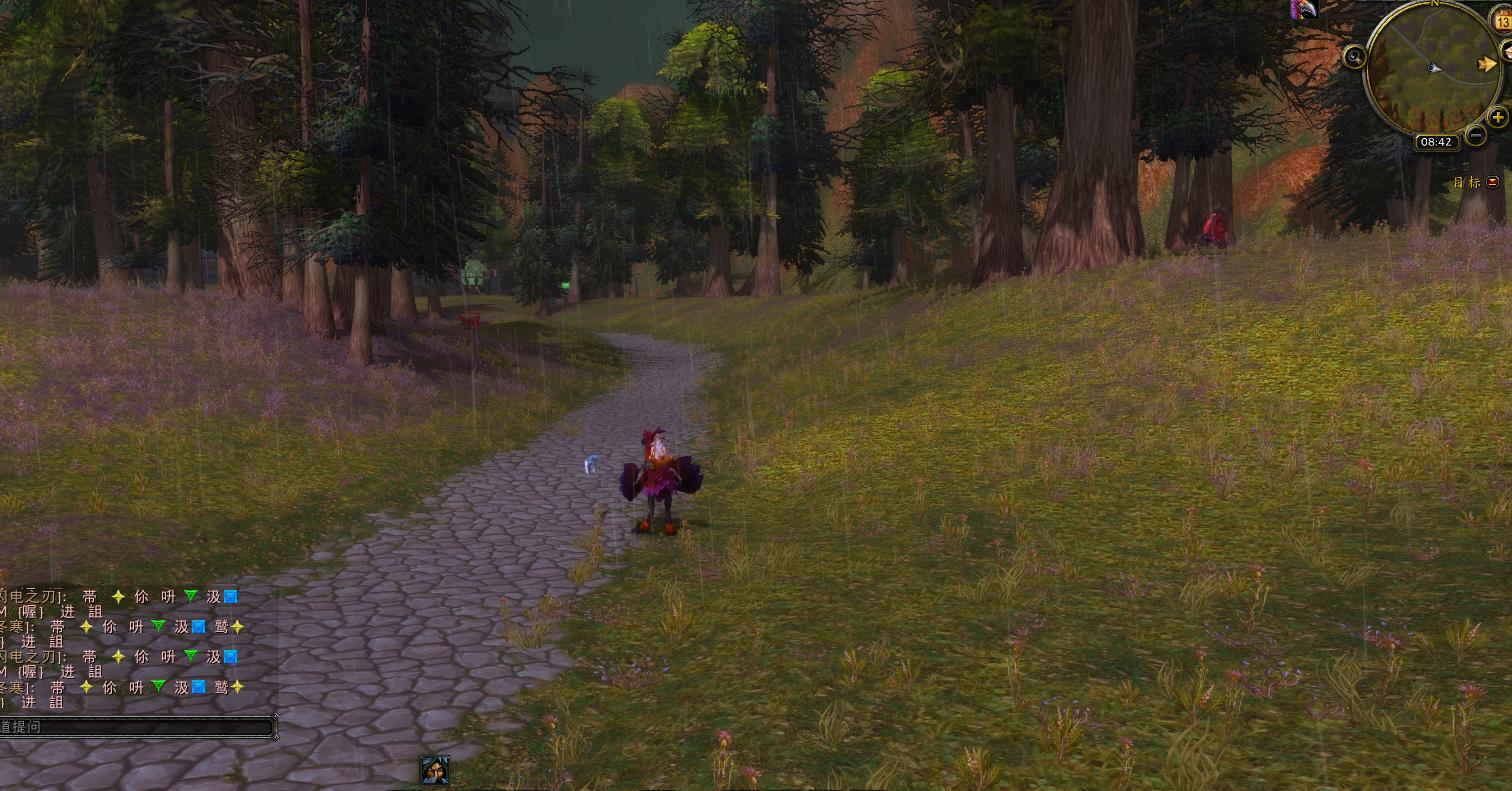Select the hooded character portrait icon
The height and width of the screenshot is (791, 1512).
pyautogui.click(x=434, y=770)
